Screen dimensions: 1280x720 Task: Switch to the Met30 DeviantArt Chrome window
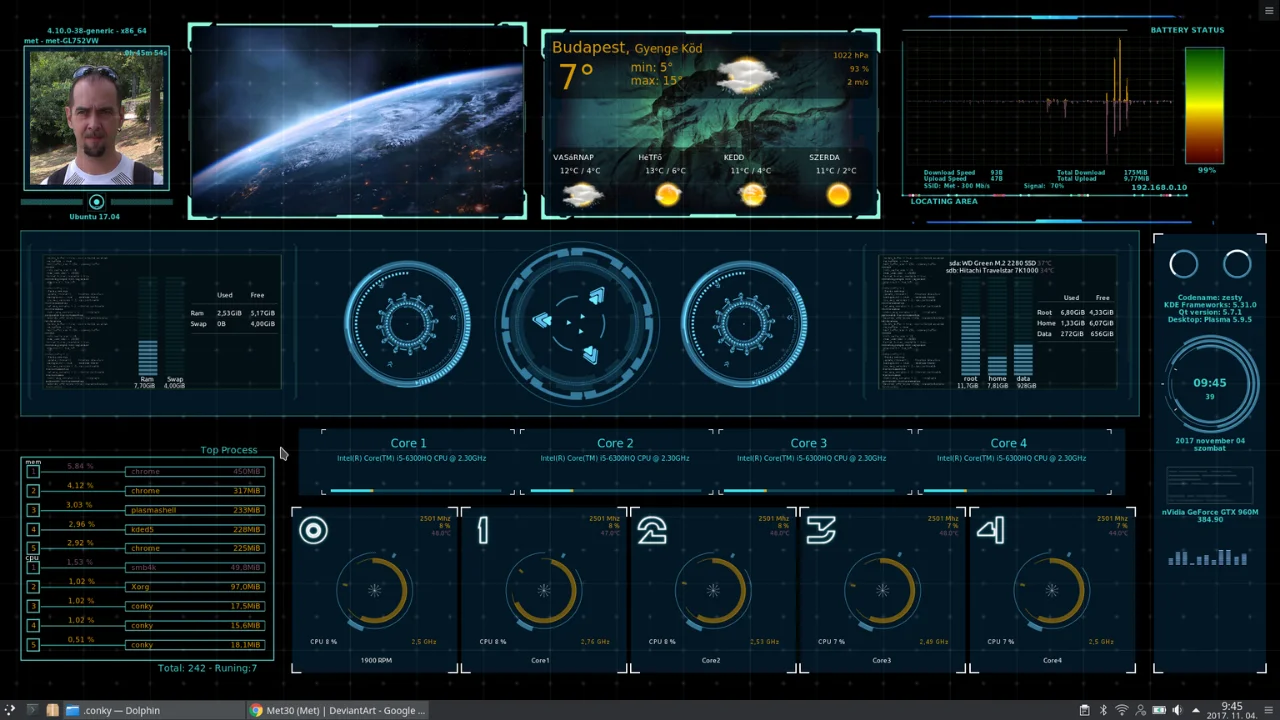tap(340, 710)
